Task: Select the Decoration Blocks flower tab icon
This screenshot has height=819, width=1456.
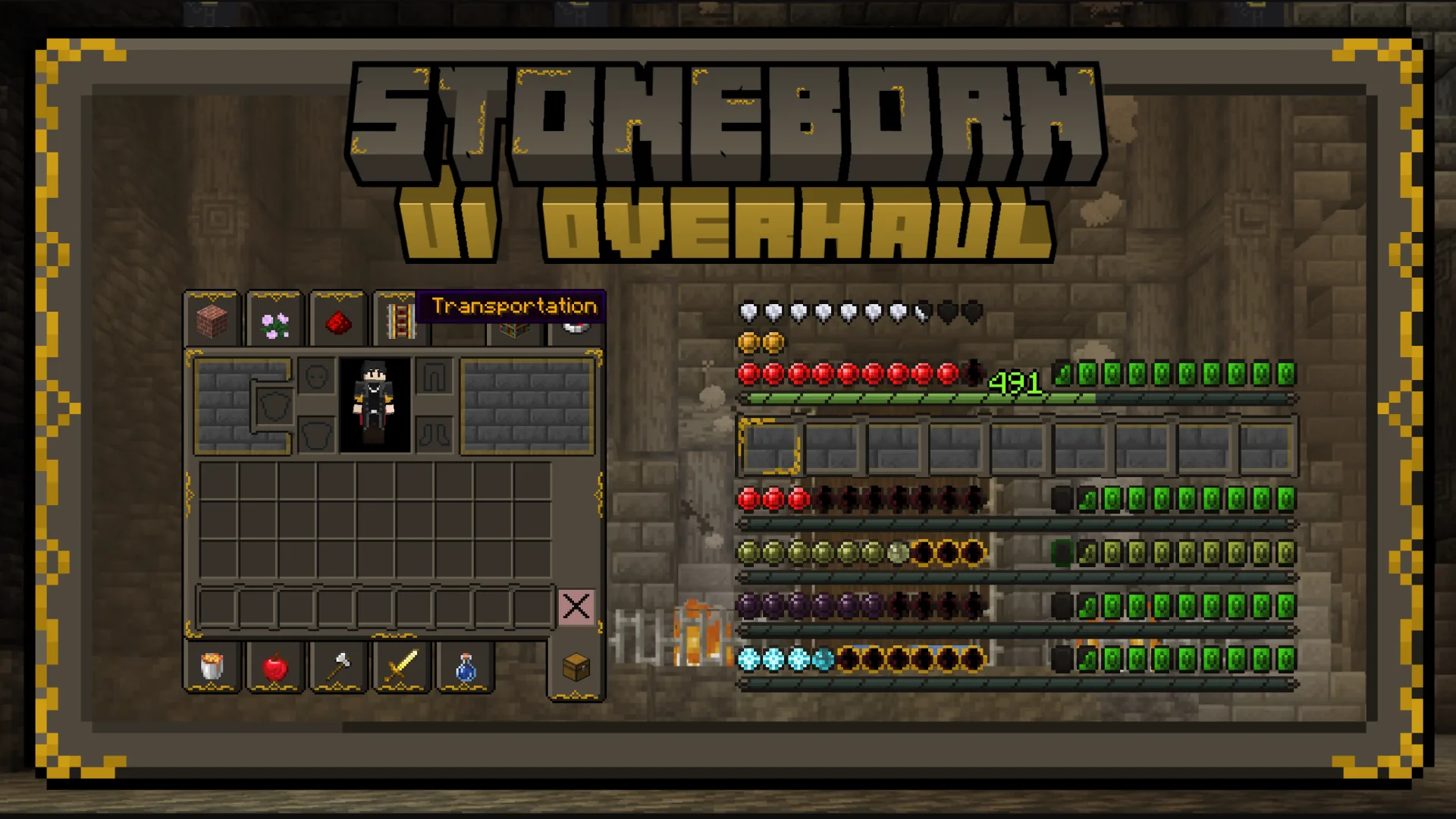Action: tap(275, 318)
